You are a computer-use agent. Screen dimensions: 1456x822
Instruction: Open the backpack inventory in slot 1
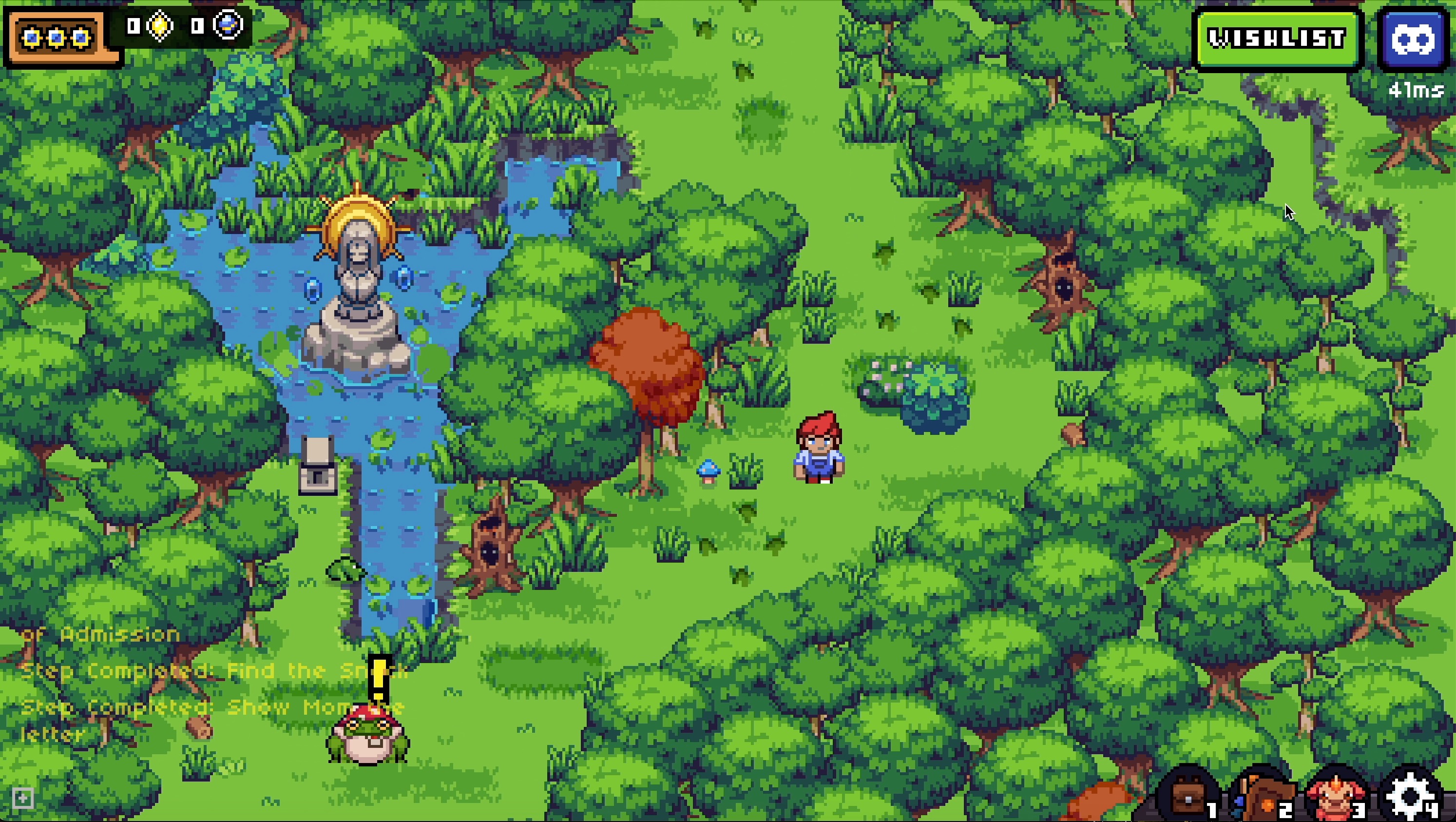[1188, 796]
